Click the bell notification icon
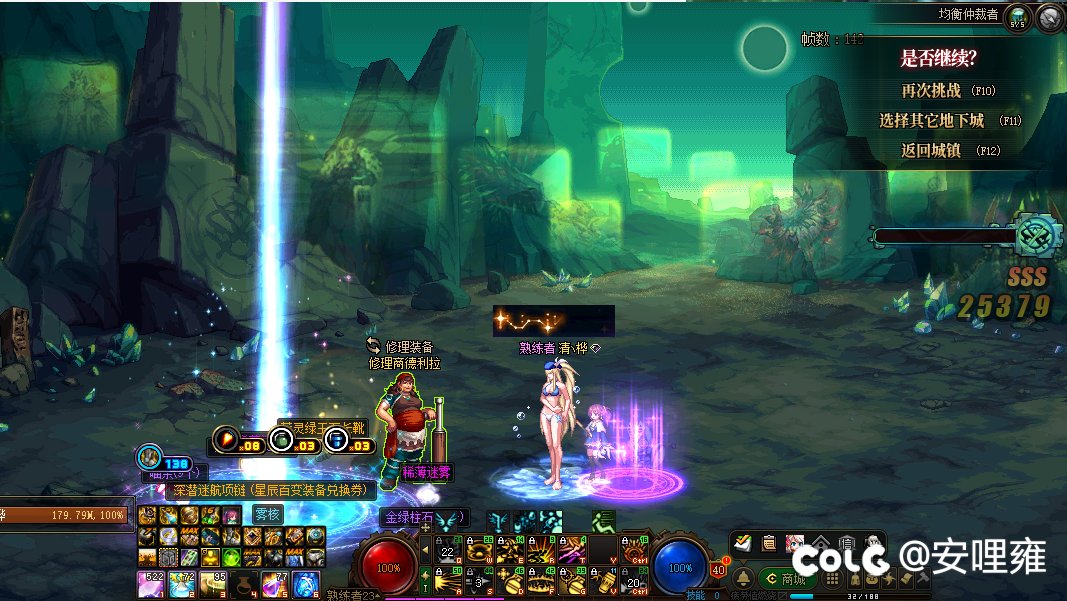The width and height of the screenshot is (1067, 601). pyautogui.click(x=743, y=579)
